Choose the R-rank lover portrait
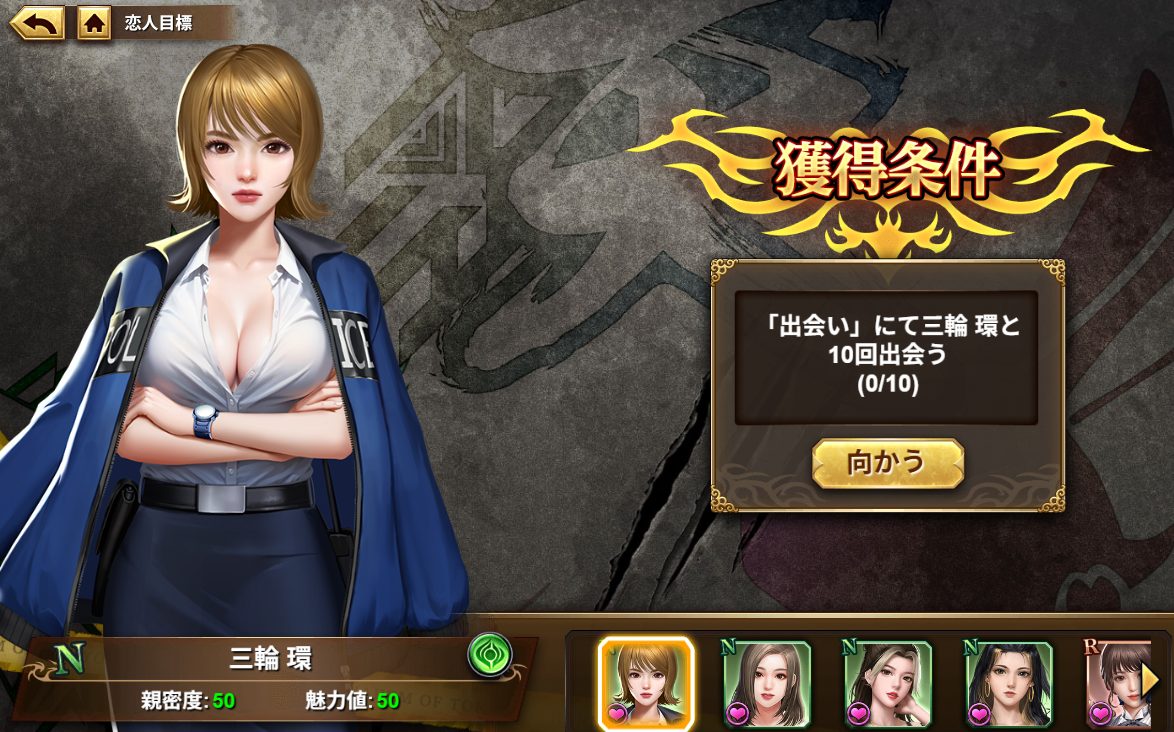Image resolution: width=1174 pixels, height=732 pixels. [x=1113, y=684]
